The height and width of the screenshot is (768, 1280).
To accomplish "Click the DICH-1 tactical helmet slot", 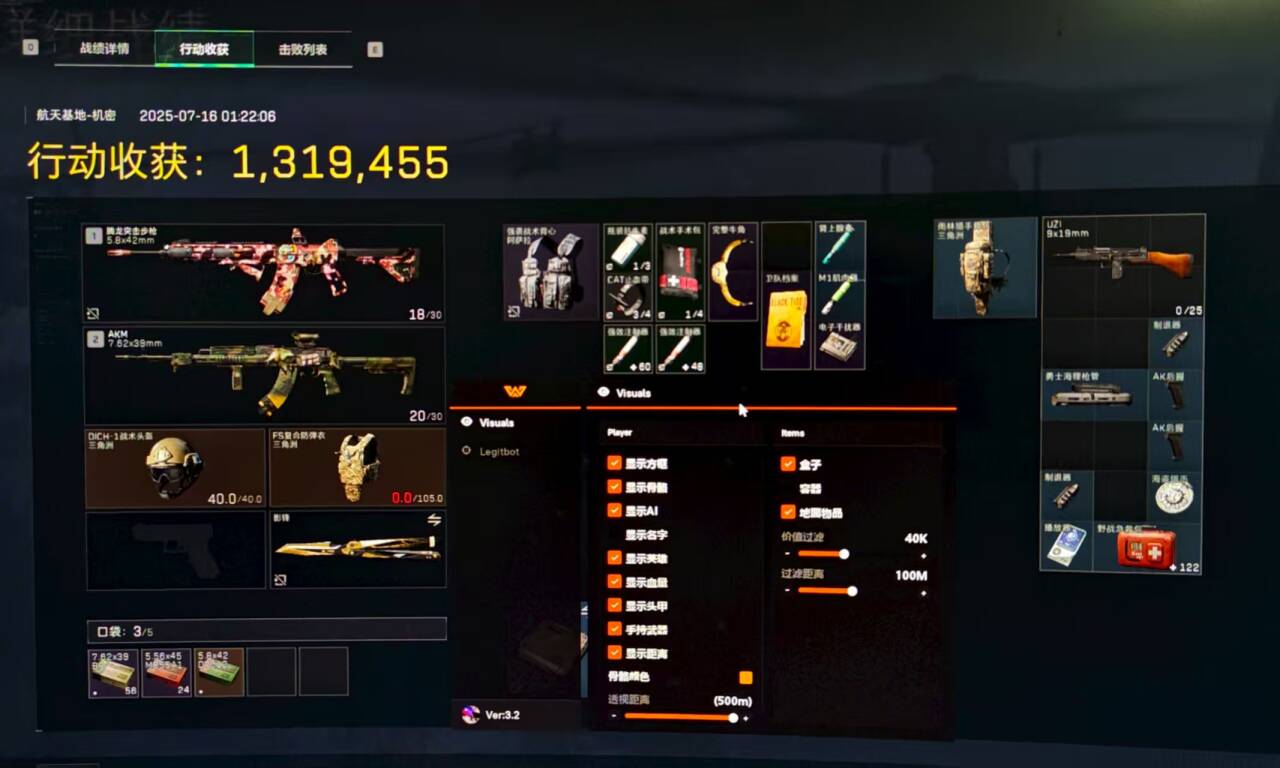I will (175, 468).
